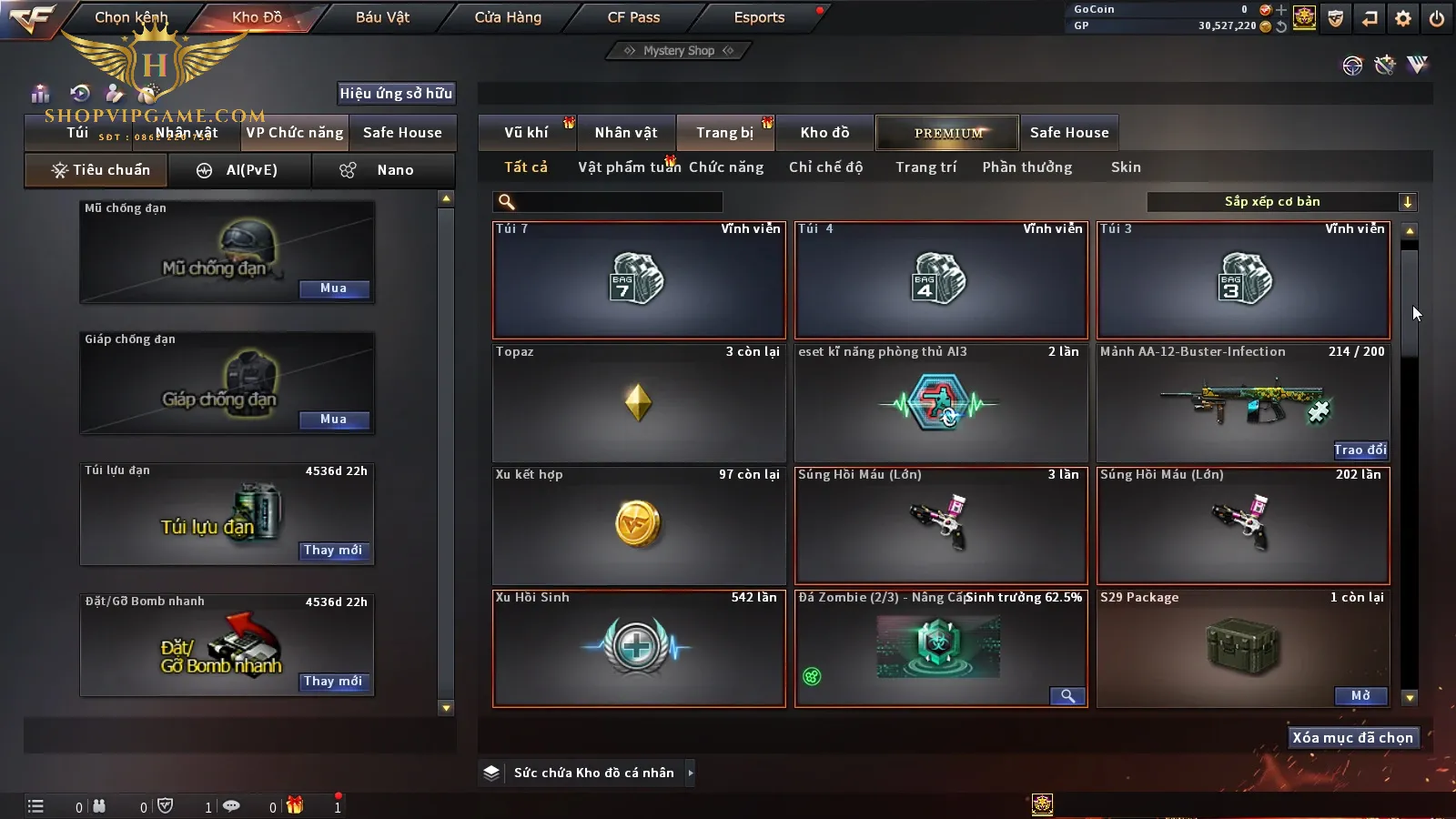Open the Mystery Shop

678,51
